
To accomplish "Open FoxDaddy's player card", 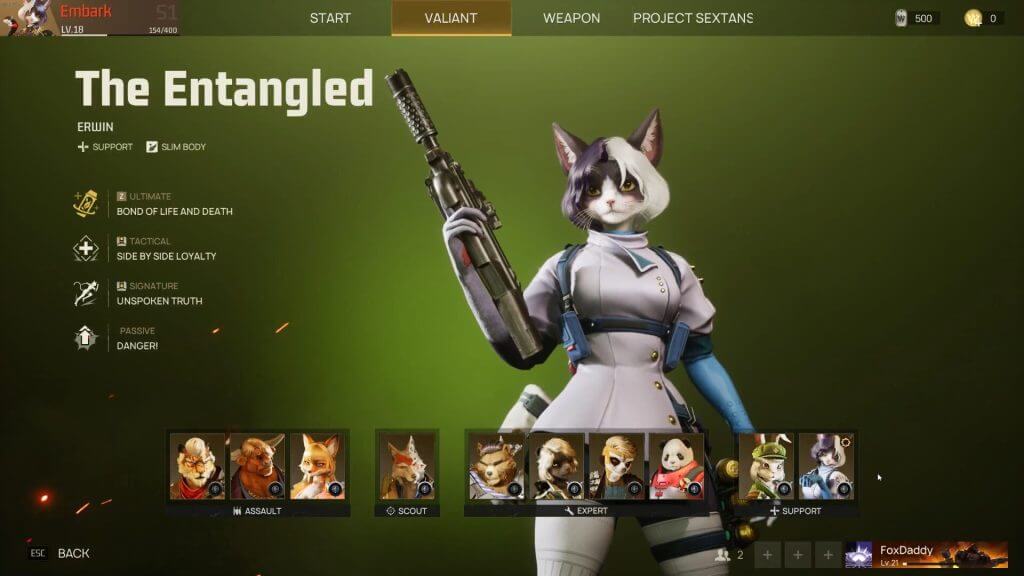I will click(x=926, y=554).
